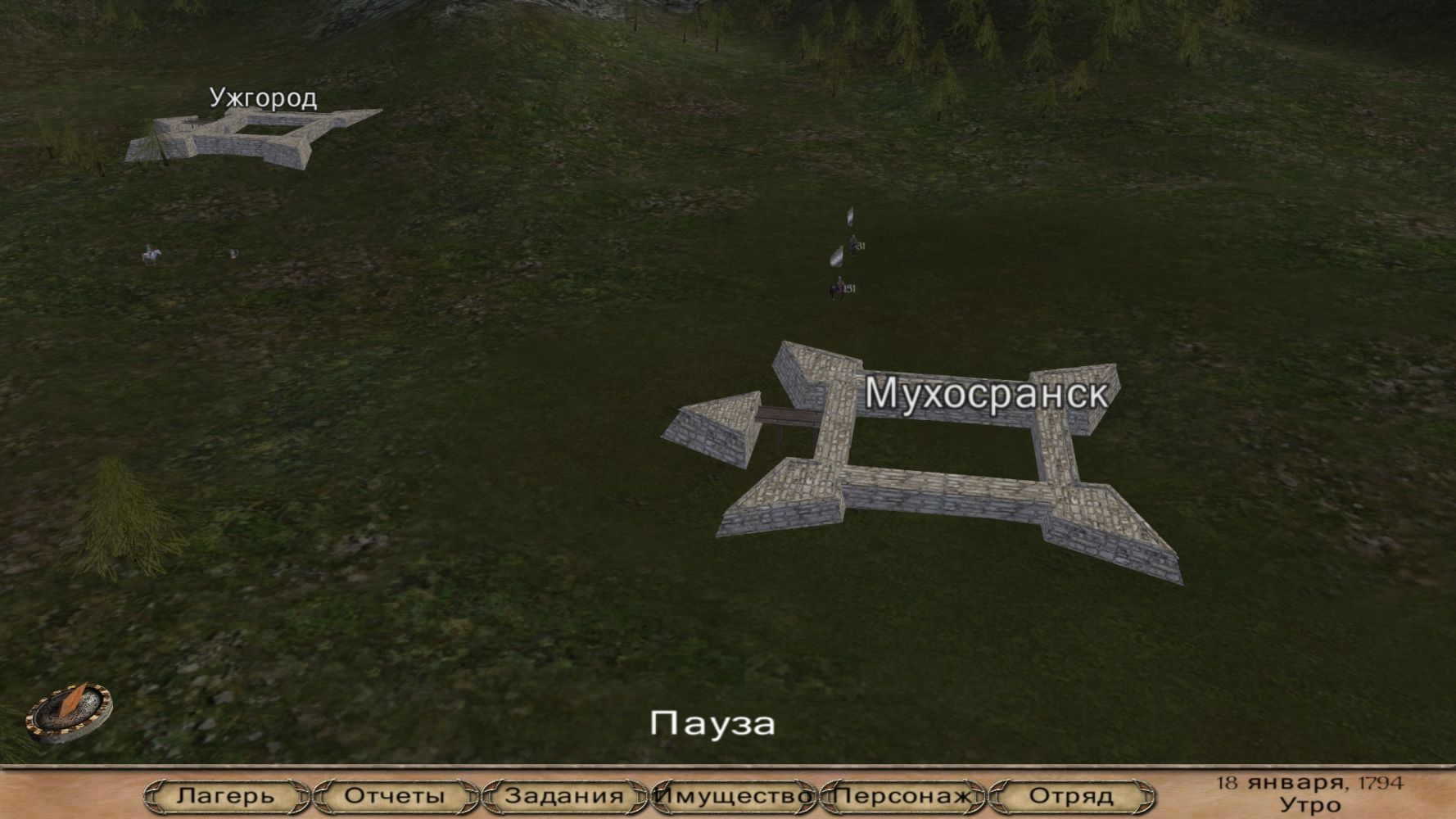Select the Ужгород town label
Screen dimensions: 1456x819
click(263, 98)
